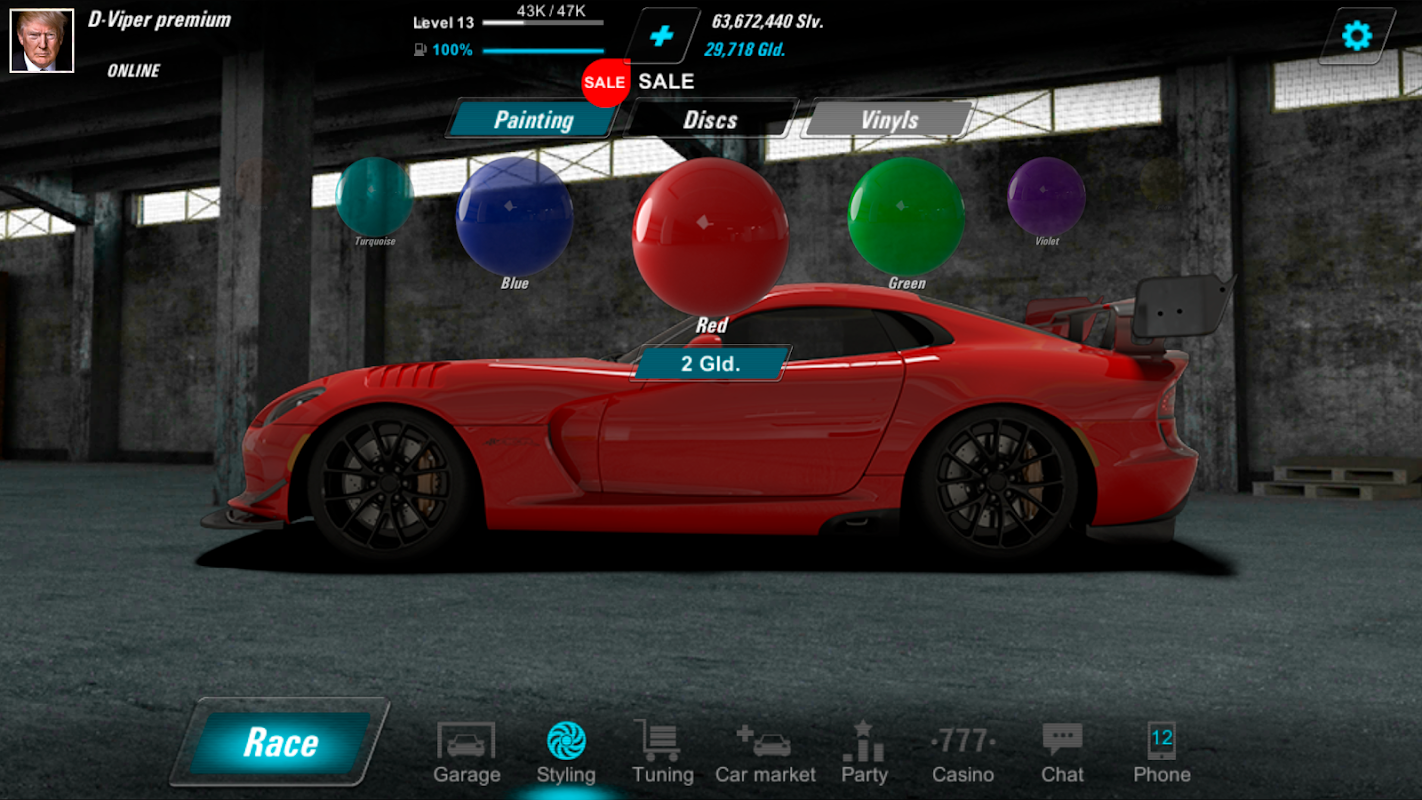Switch to the Painting tab
The height and width of the screenshot is (800, 1422).
pos(533,120)
